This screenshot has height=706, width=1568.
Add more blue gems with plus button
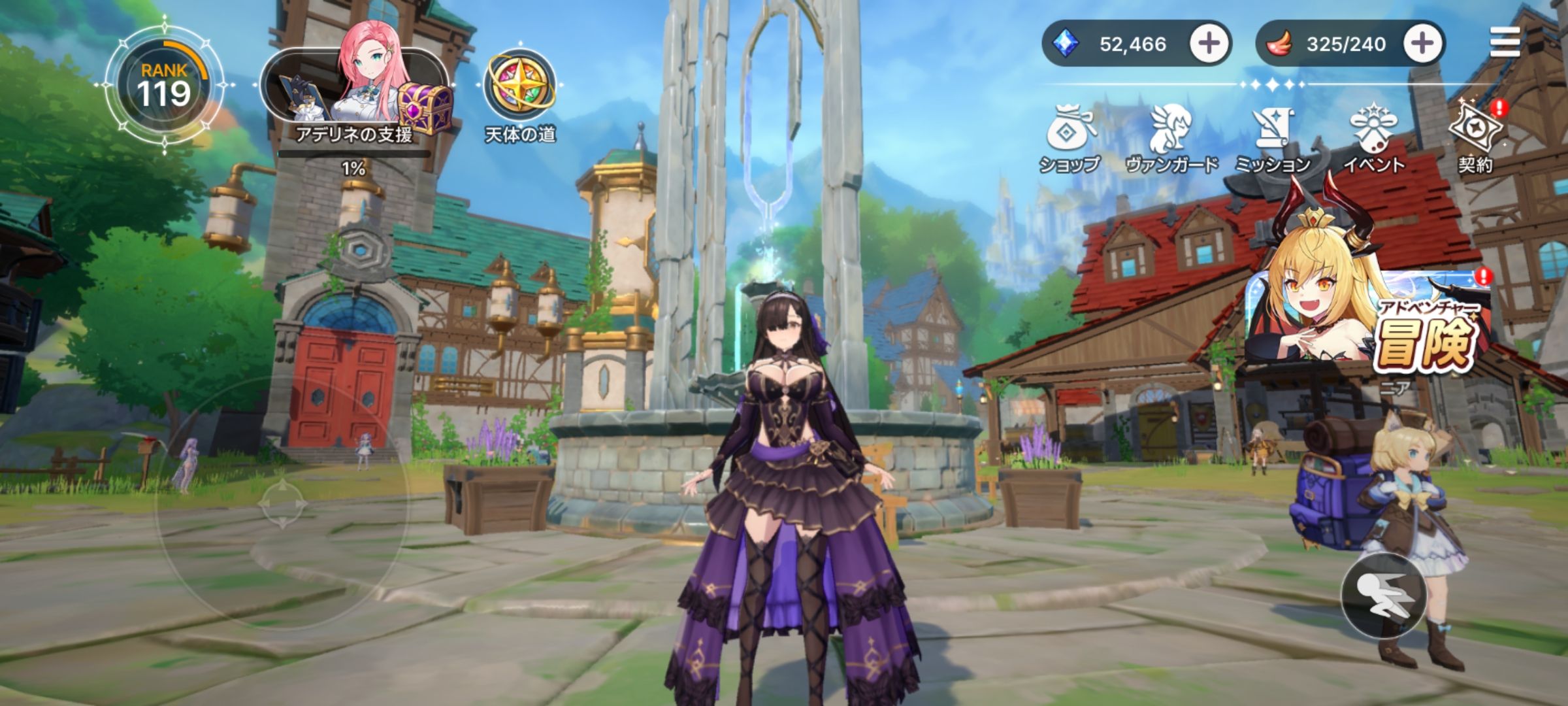point(1209,44)
